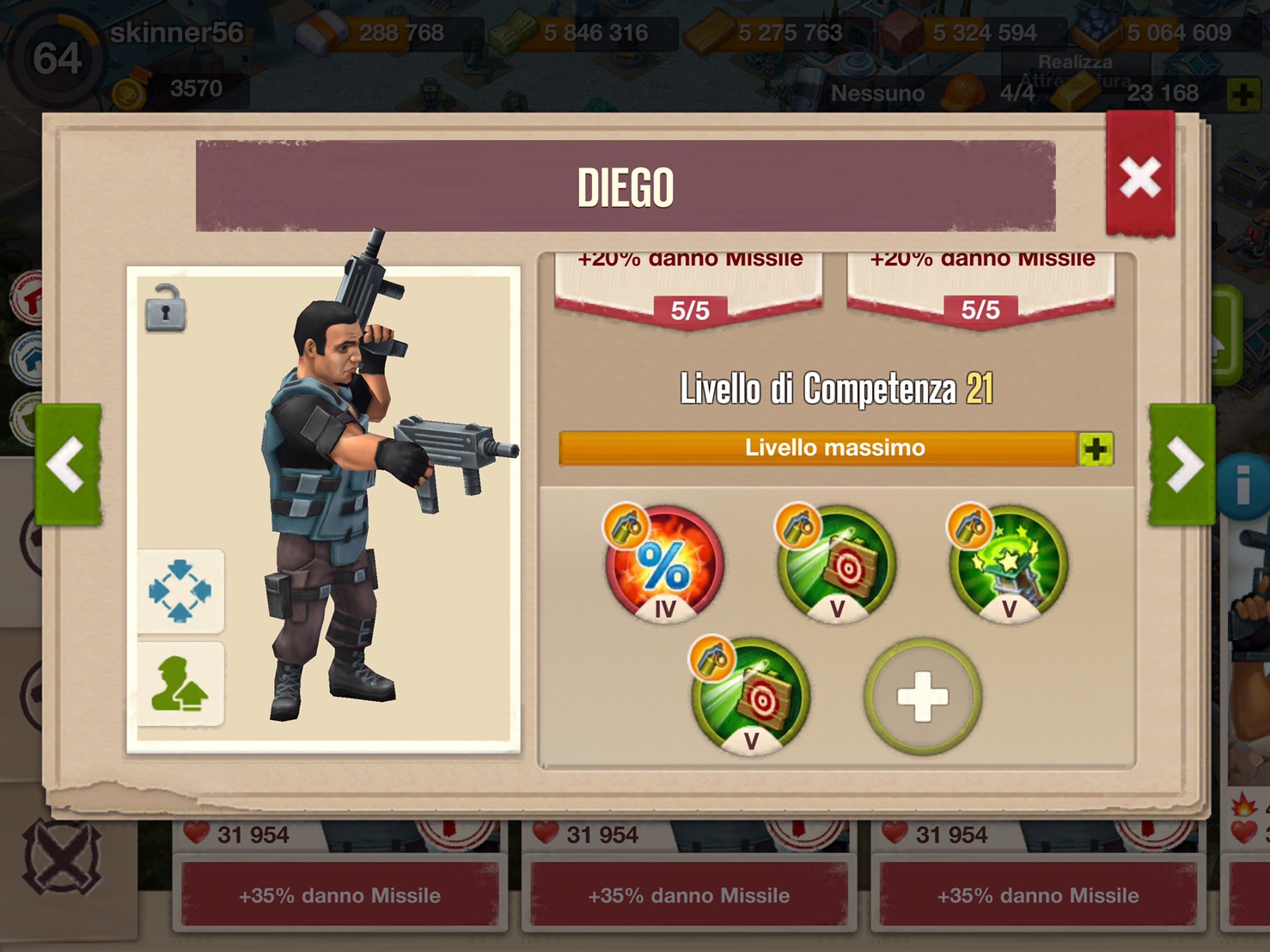Tap the crossed swords icon
The image size is (1270, 952).
coord(62,858)
